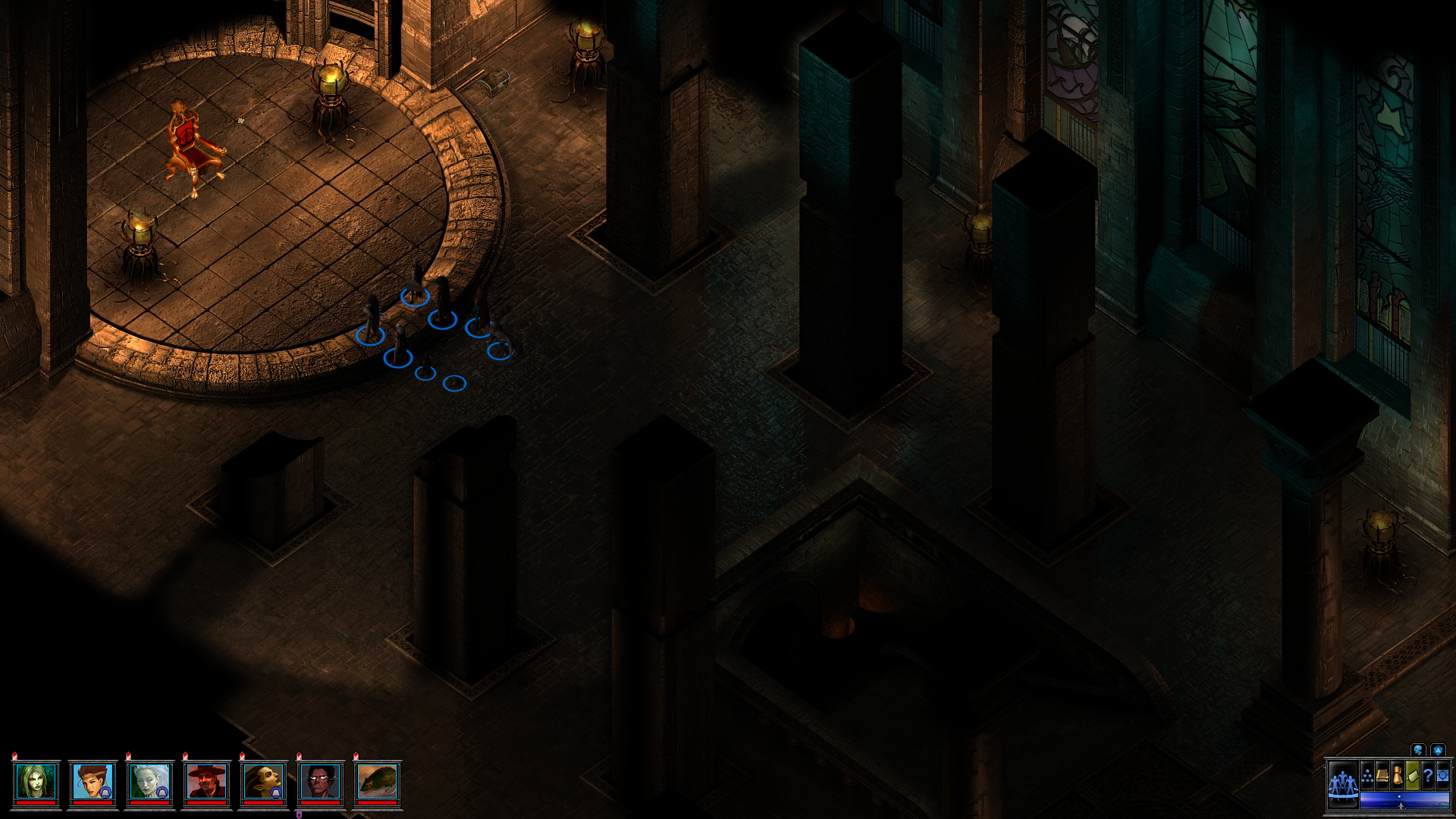
Task: Click the purple gem under the sixth portrait
Action: 300,814
